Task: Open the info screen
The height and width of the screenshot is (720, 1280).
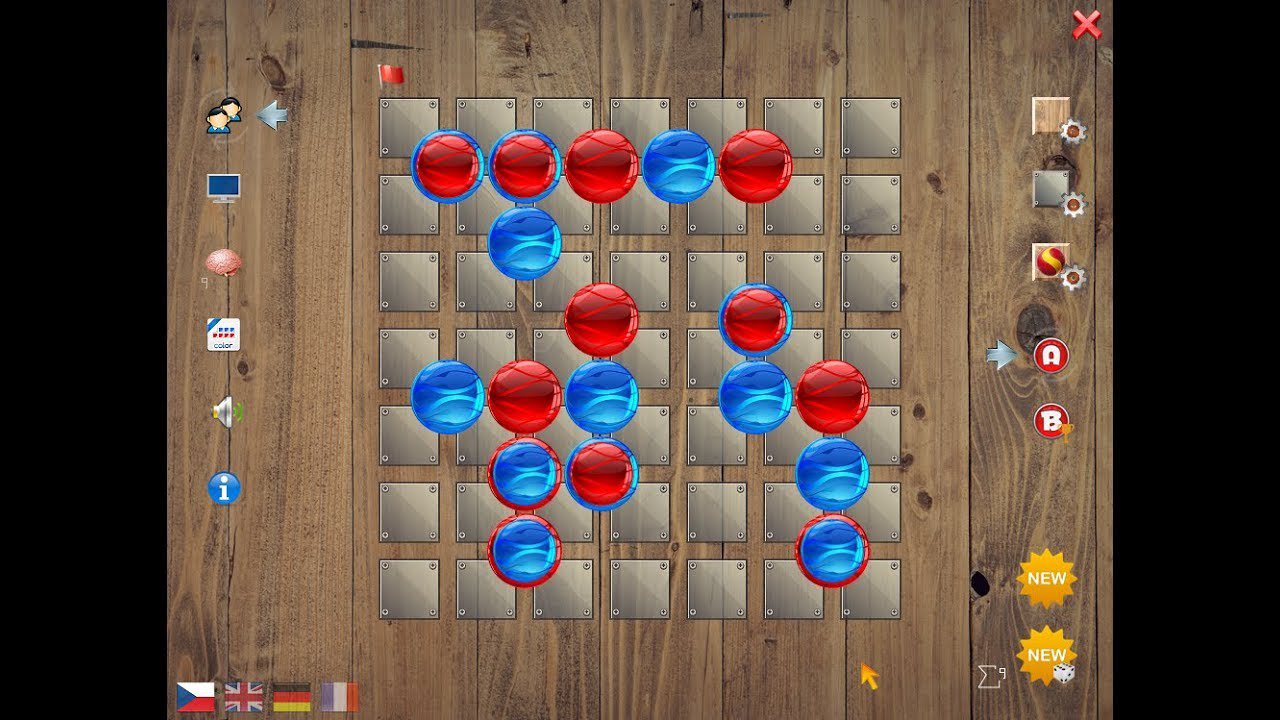Action: tap(223, 488)
